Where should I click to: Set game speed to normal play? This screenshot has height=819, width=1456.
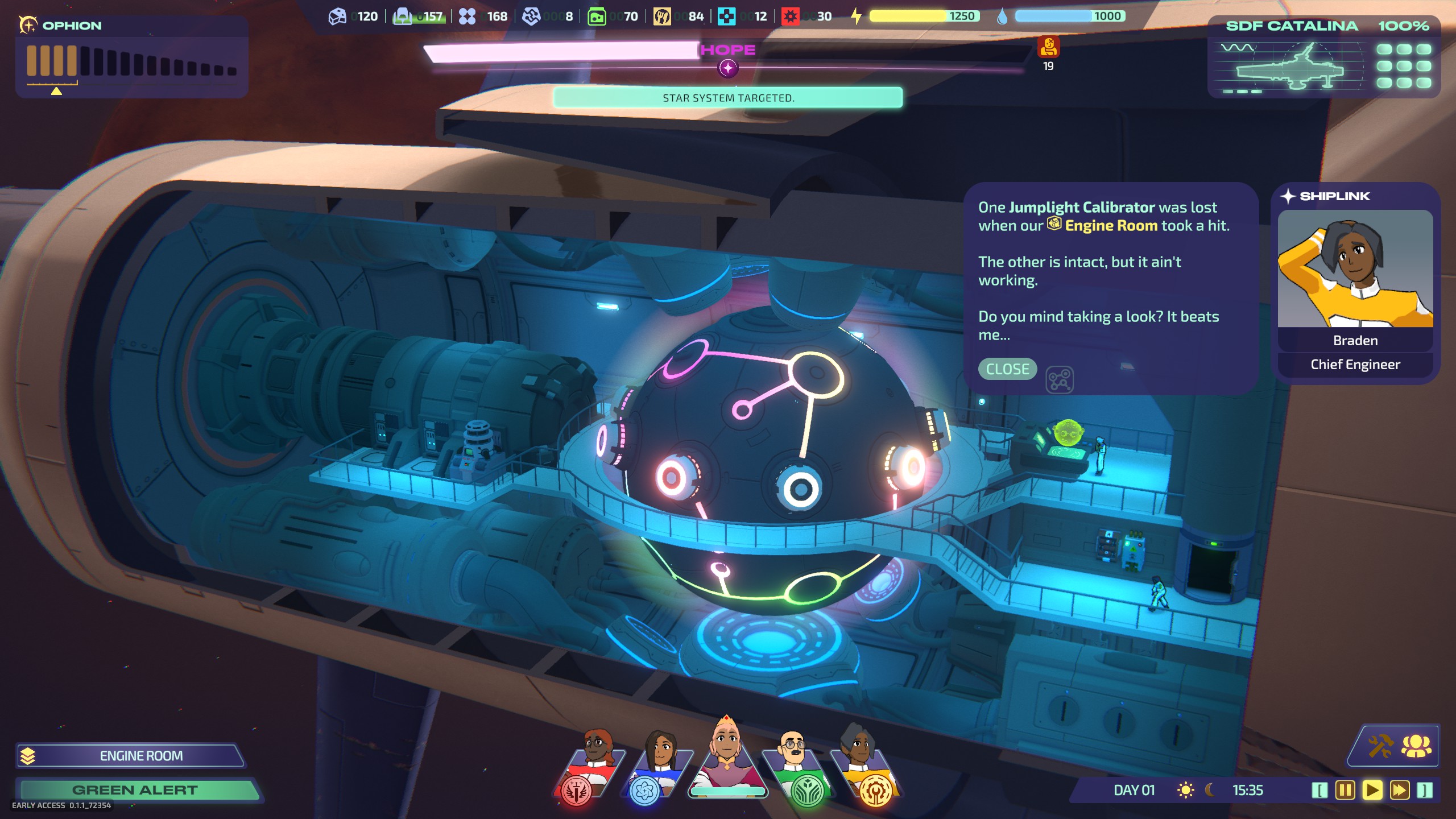coord(1372,790)
